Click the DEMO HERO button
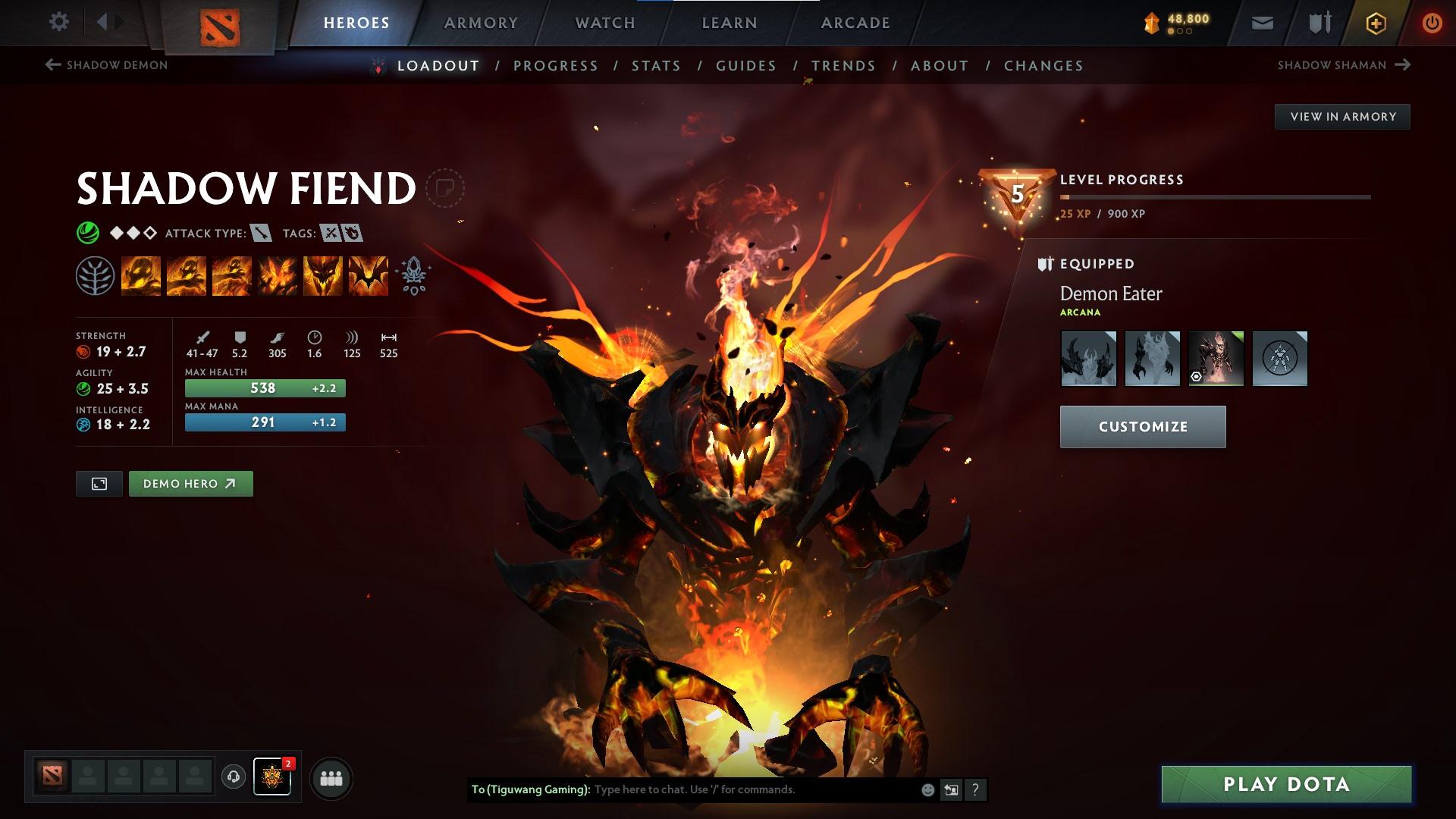1456x819 pixels. pyautogui.click(x=190, y=483)
